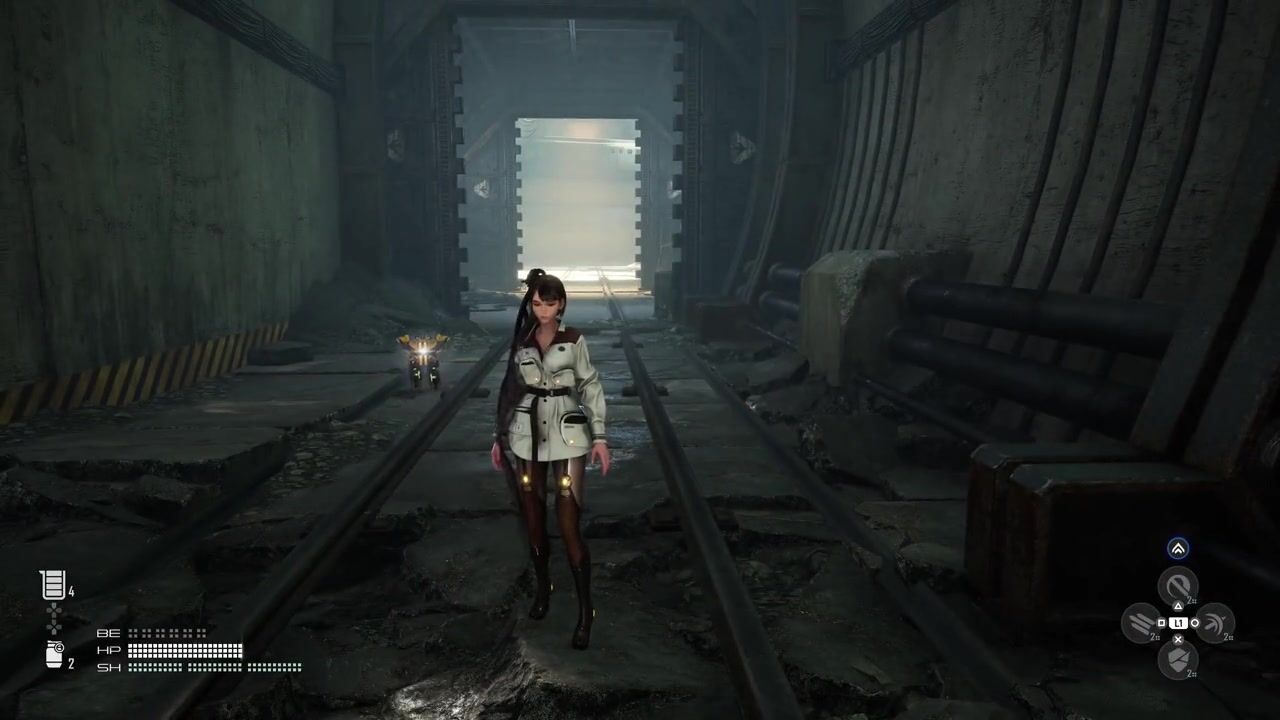Activate the triple blade skill icon
1280x720 pixels.
tap(1141, 623)
